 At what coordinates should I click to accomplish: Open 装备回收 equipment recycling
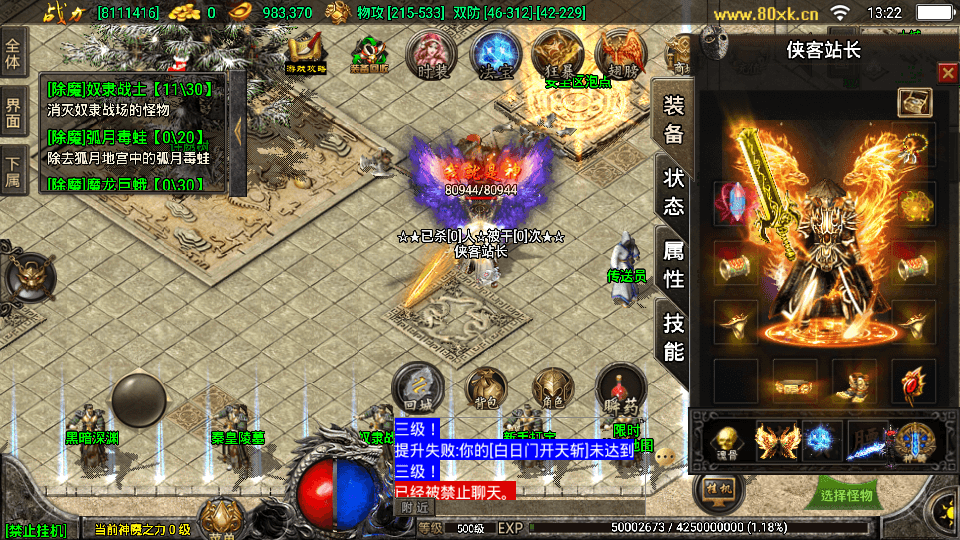tap(368, 55)
